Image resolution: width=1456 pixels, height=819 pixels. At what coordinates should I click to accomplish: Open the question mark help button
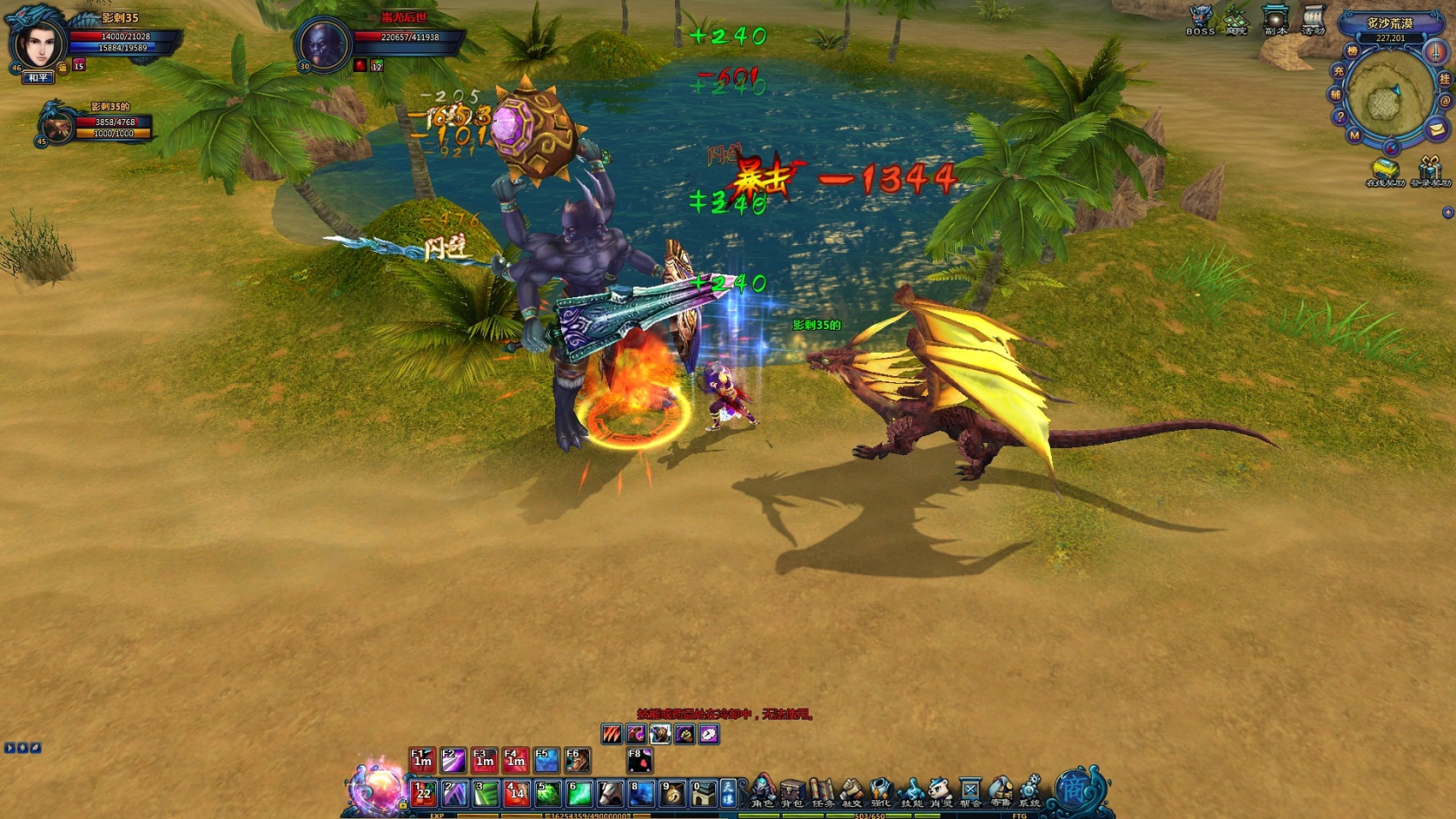tap(1340, 117)
